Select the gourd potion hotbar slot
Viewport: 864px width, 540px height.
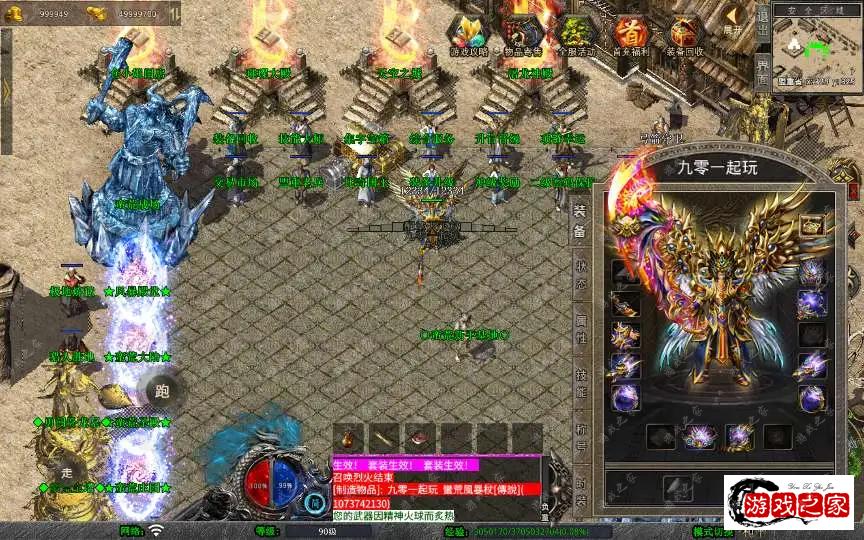click(x=348, y=437)
